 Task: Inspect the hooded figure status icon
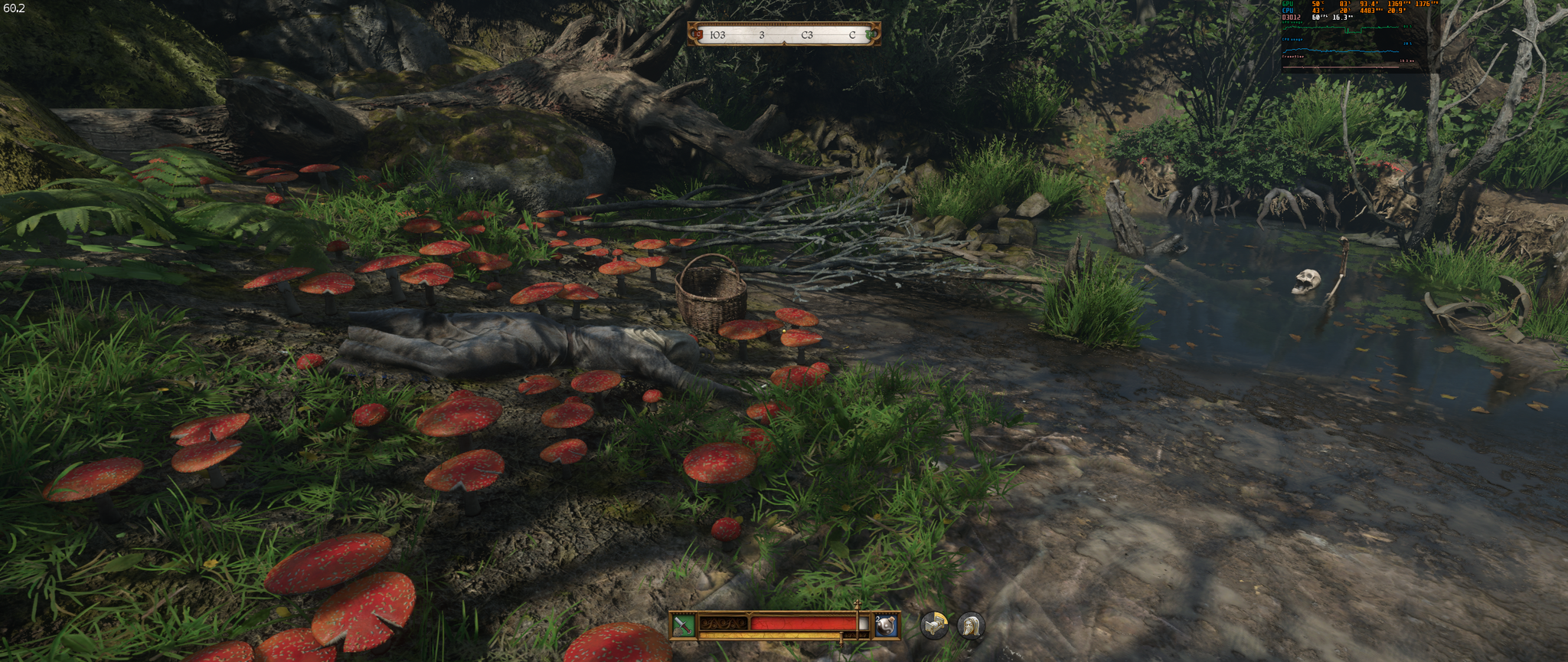click(971, 626)
